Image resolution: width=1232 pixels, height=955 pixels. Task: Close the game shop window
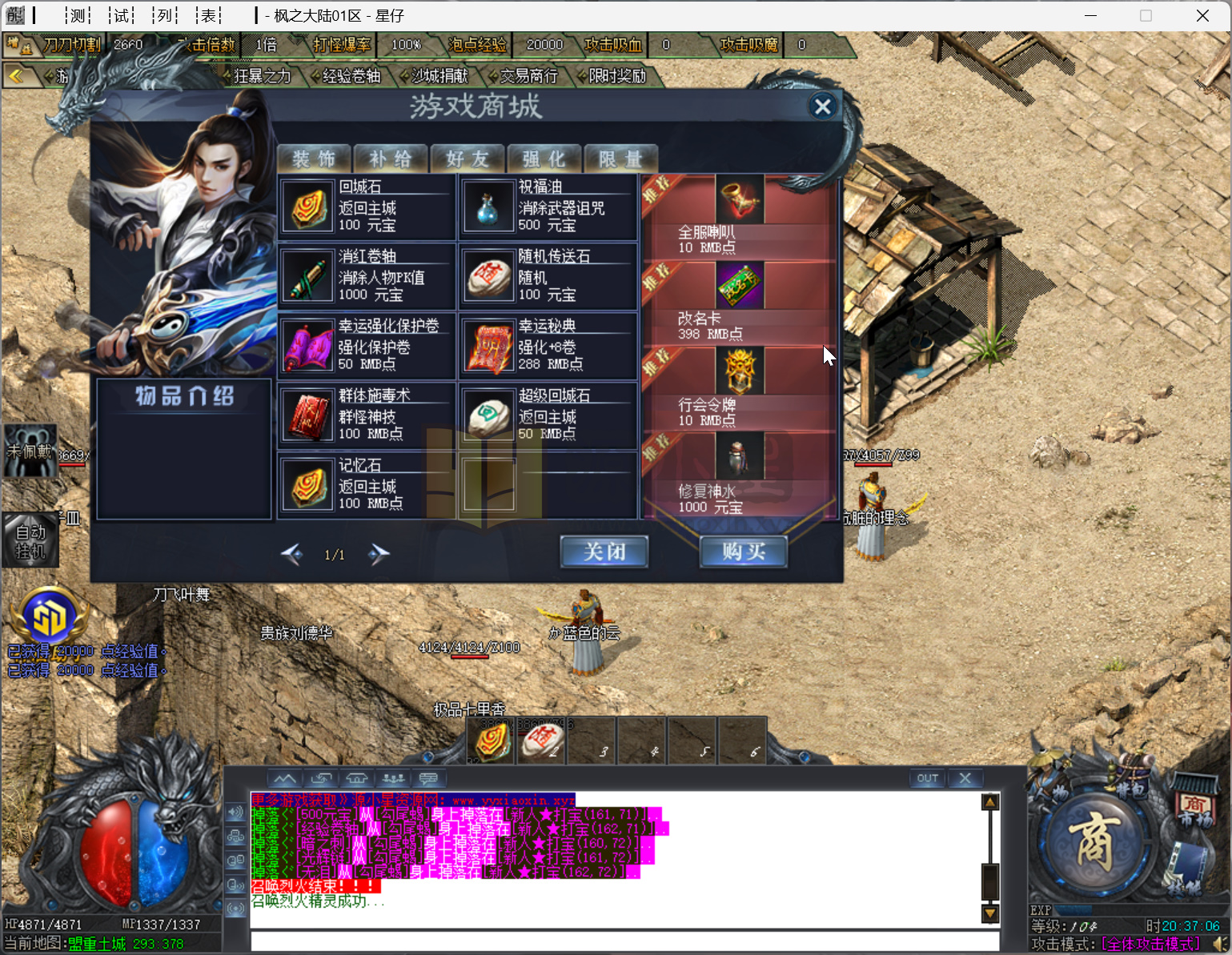point(822,106)
